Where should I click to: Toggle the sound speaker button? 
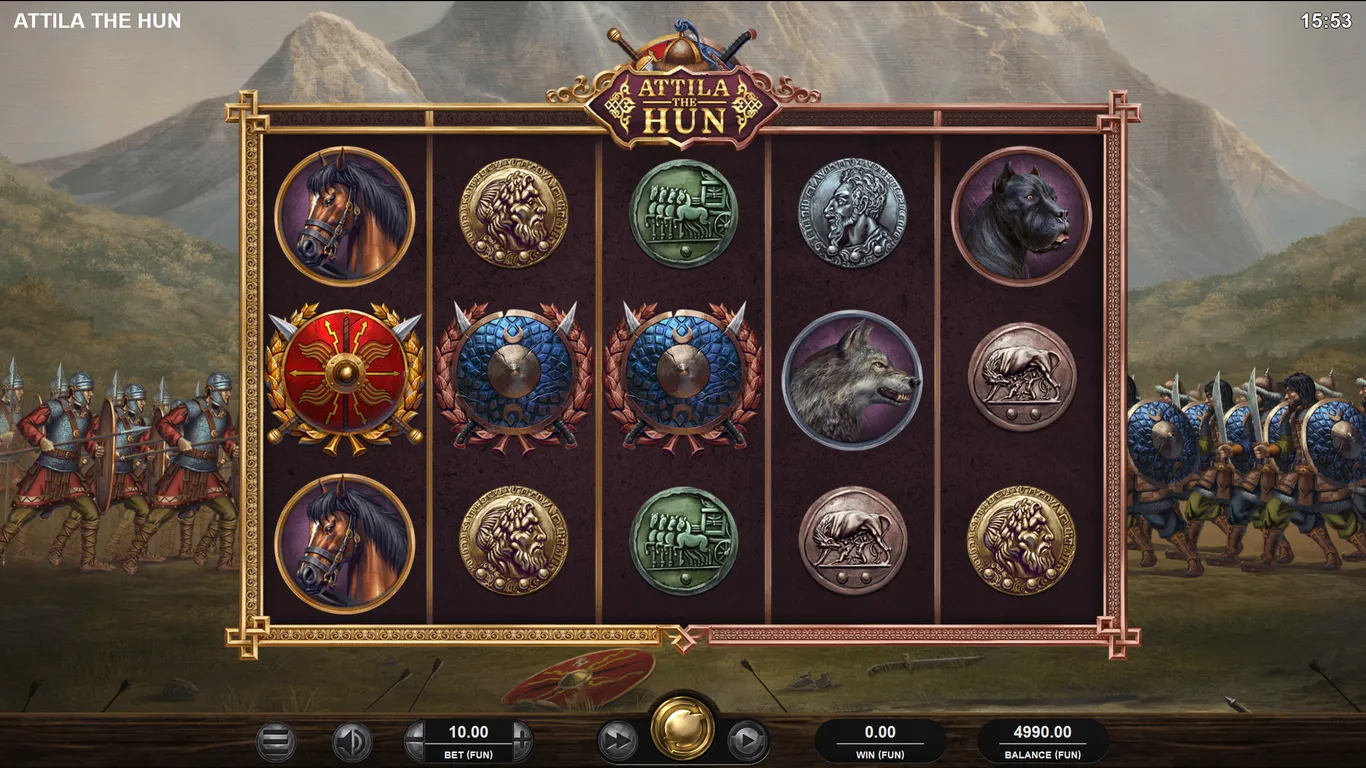[351, 741]
